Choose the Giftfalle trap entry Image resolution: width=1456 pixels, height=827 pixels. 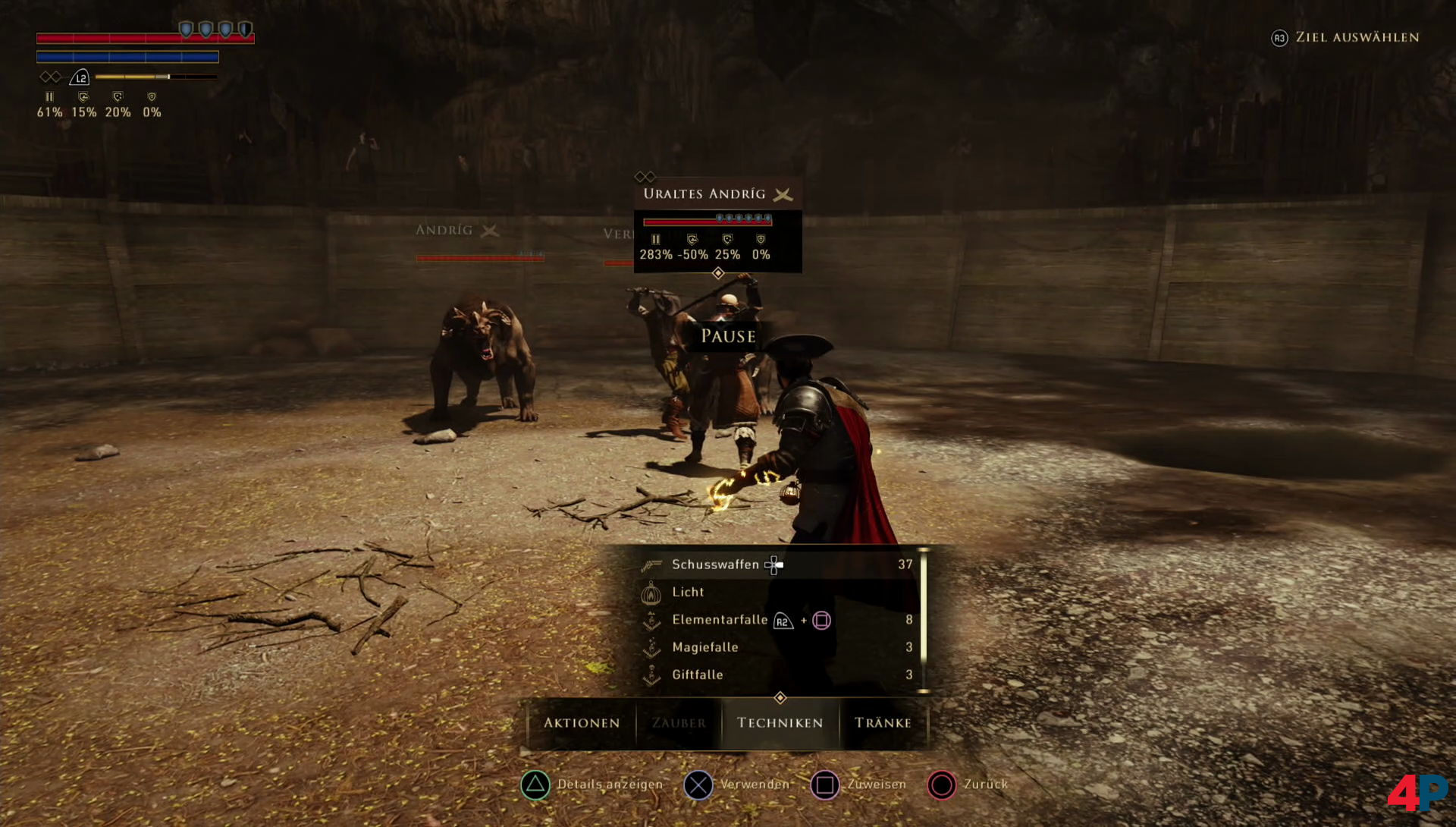tap(697, 674)
